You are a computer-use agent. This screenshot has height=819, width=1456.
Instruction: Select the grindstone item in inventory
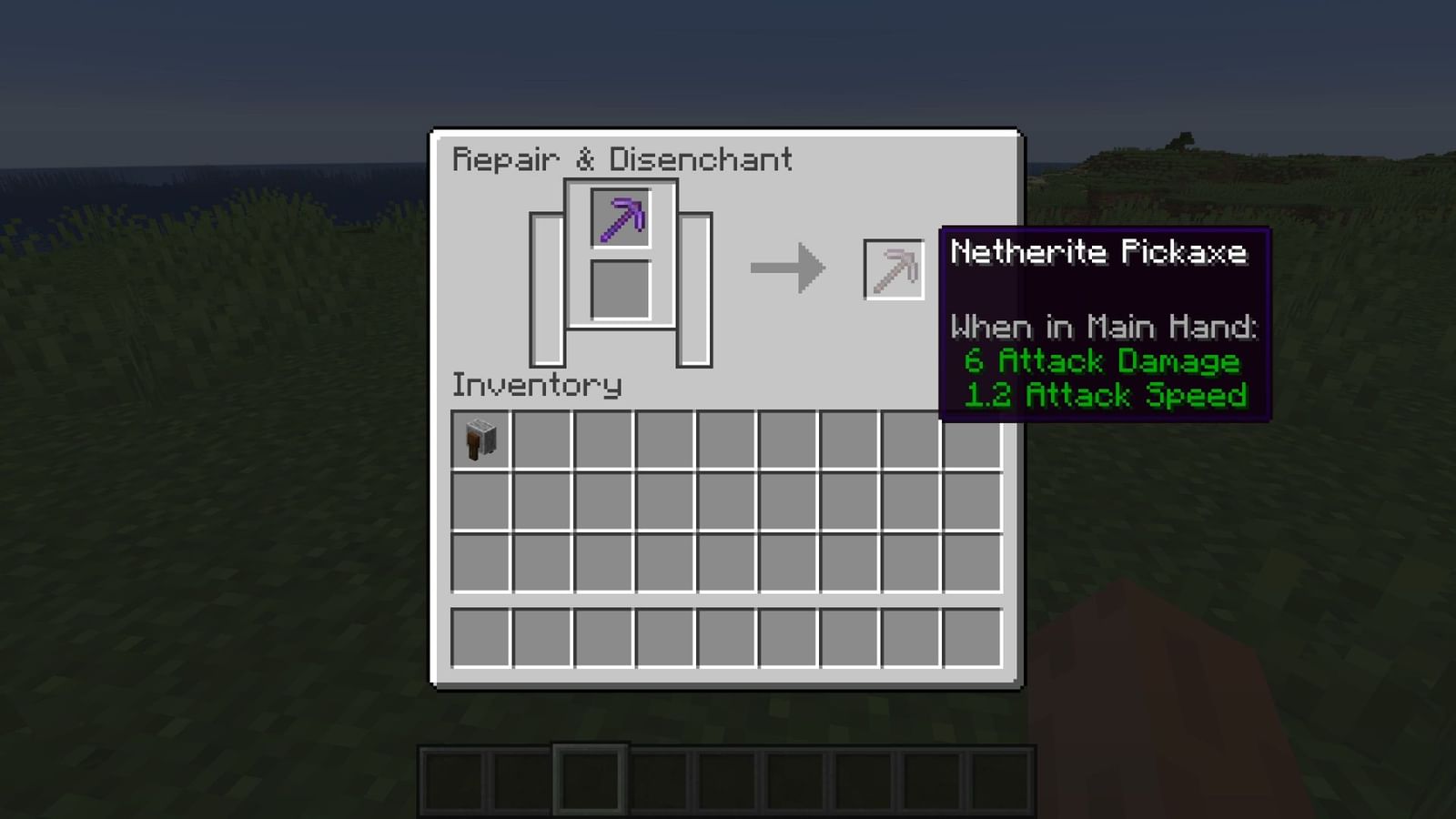[480, 440]
